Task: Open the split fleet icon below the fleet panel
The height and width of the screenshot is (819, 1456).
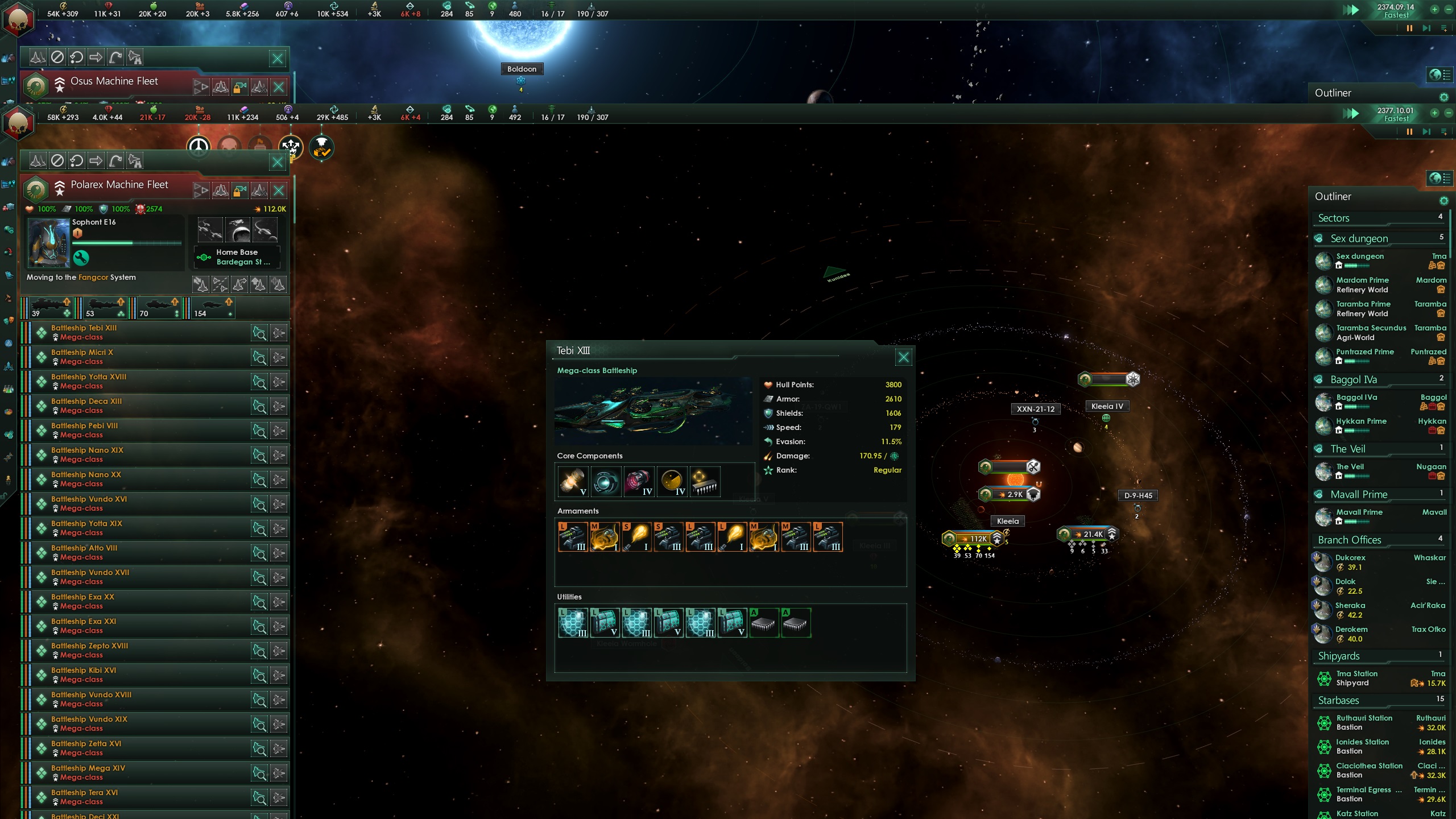Action: [220, 283]
